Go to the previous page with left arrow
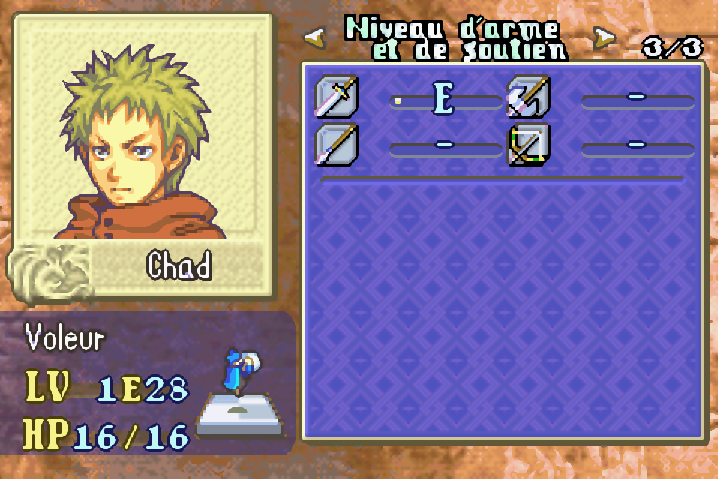Screen dimensions: 718x479 (315, 37)
